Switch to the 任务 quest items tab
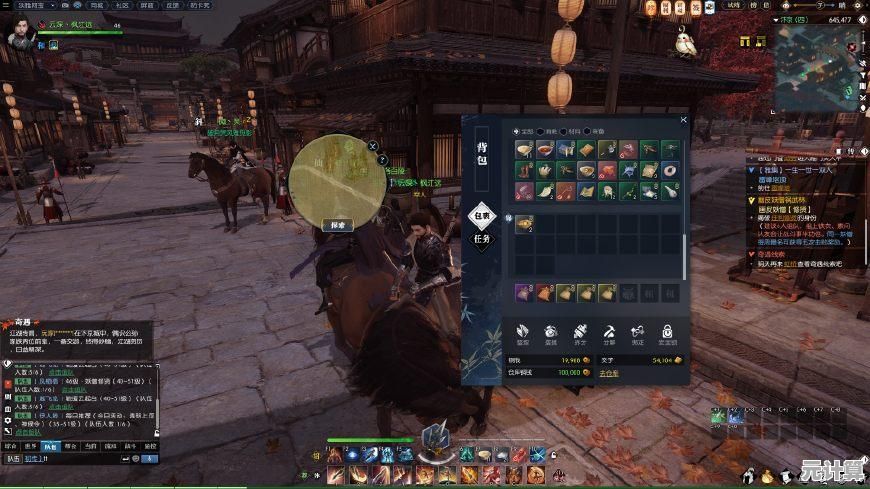The width and height of the screenshot is (870, 489). 482,241
